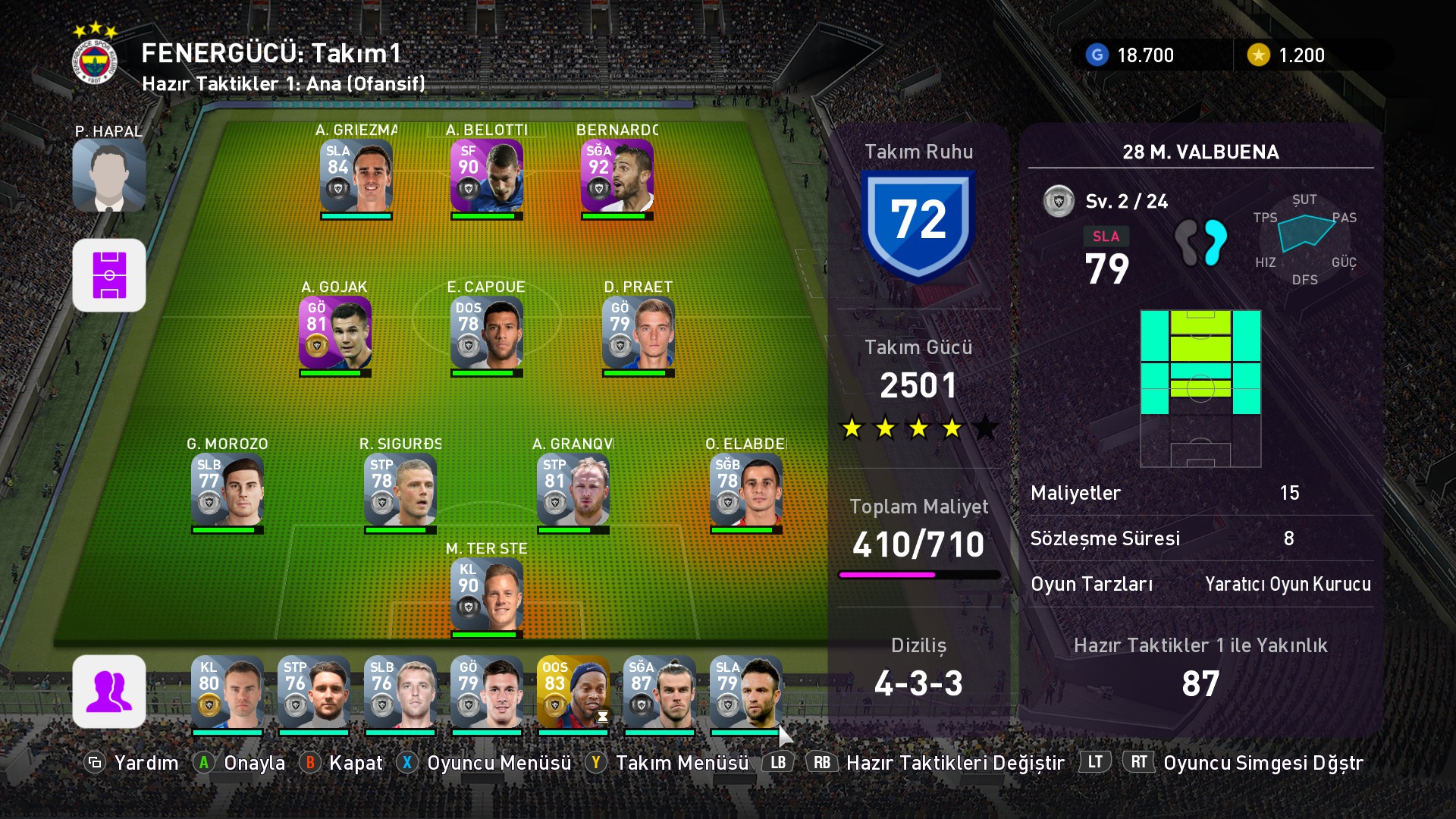
Task: Select goalkeeper M. ter Stegen's card
Action: pos(486,595)
